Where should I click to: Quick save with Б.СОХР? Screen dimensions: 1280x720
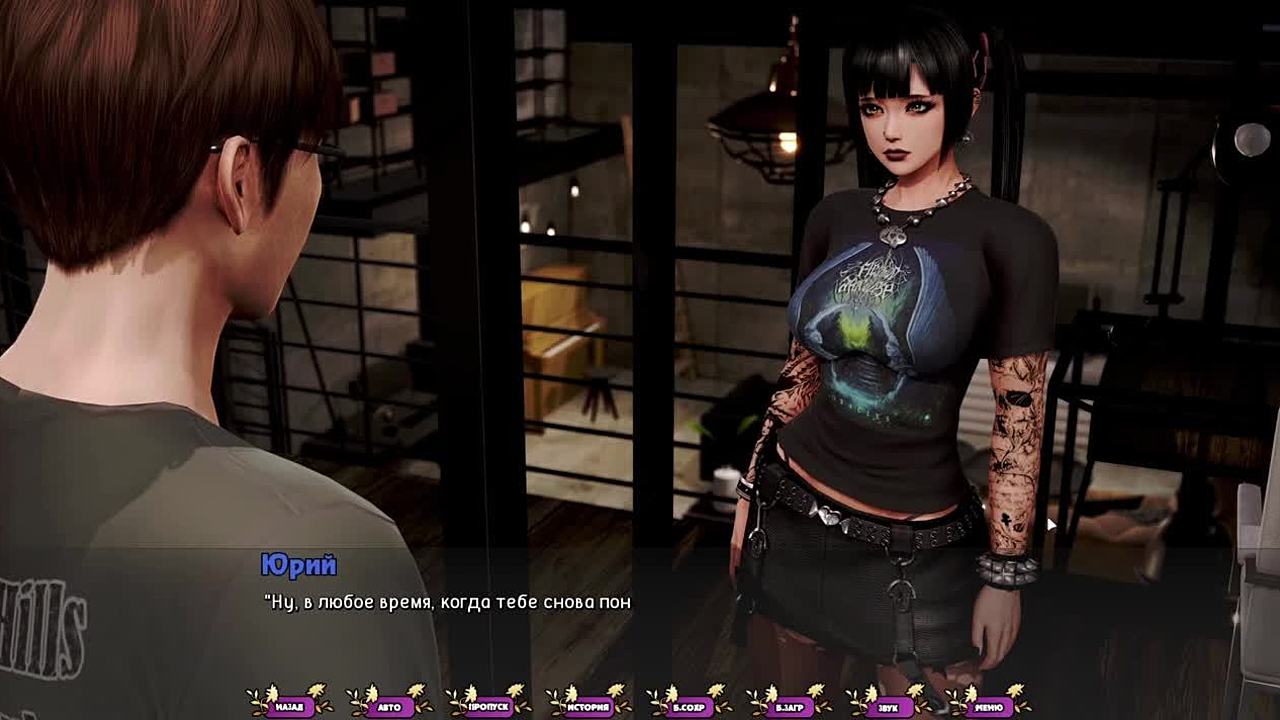coord(689,707)
